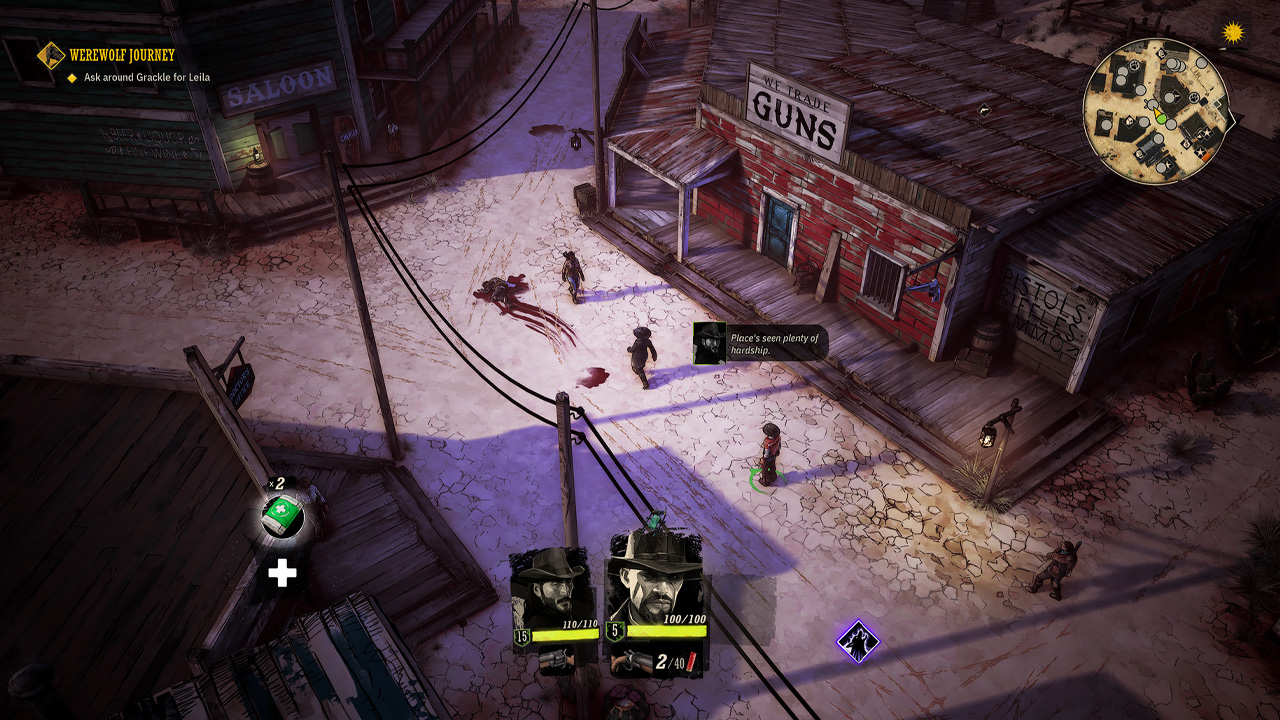Screen dimensions: 1280x720
Task: Use the green bandage item
Action: 281,515
